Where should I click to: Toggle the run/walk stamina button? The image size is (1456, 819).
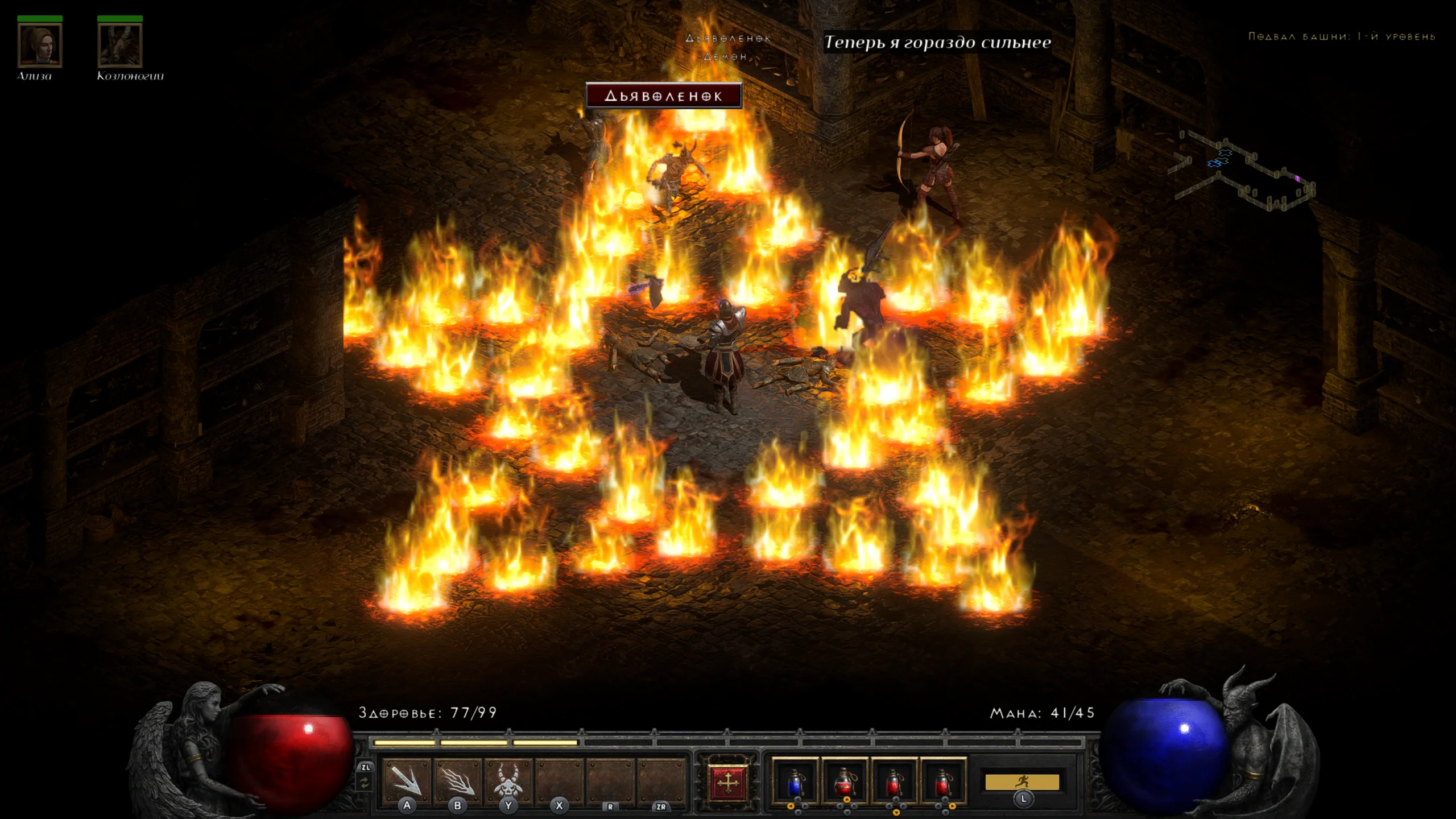pyautogui.click(x=1022, y=782)
